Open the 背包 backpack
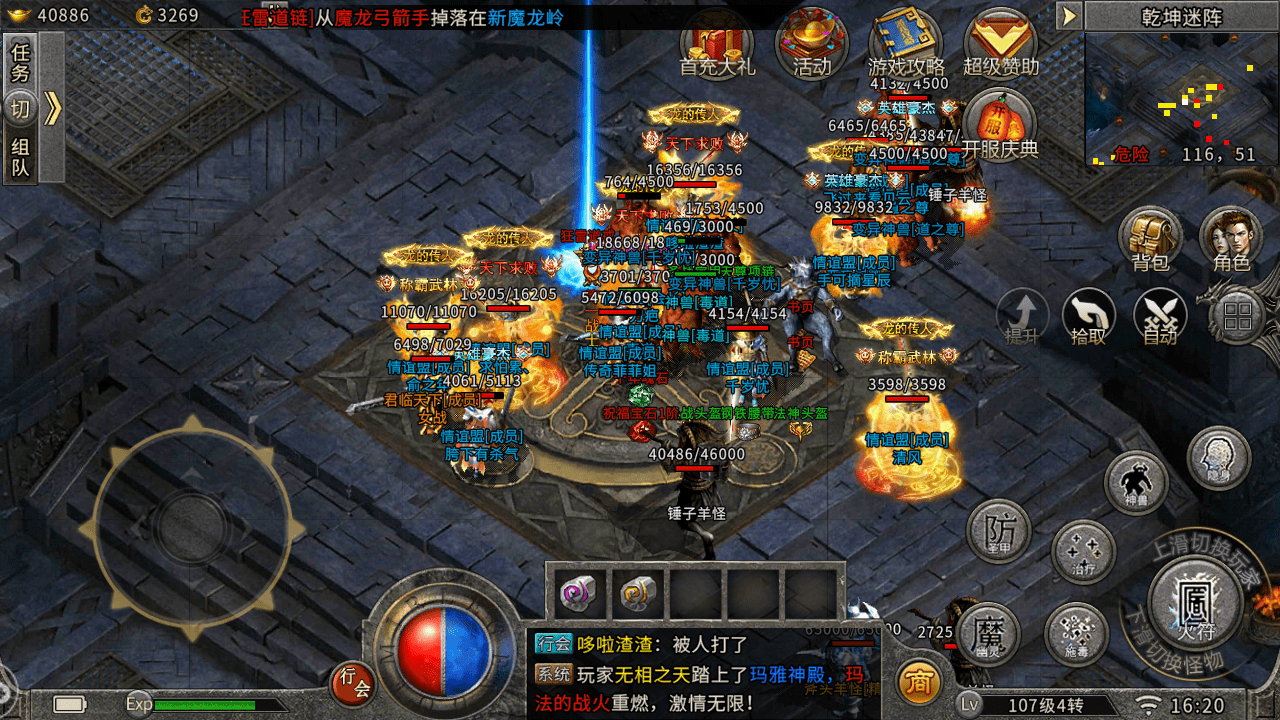The width and height of the screenshot is (1280, 720). coord(1150,240)
